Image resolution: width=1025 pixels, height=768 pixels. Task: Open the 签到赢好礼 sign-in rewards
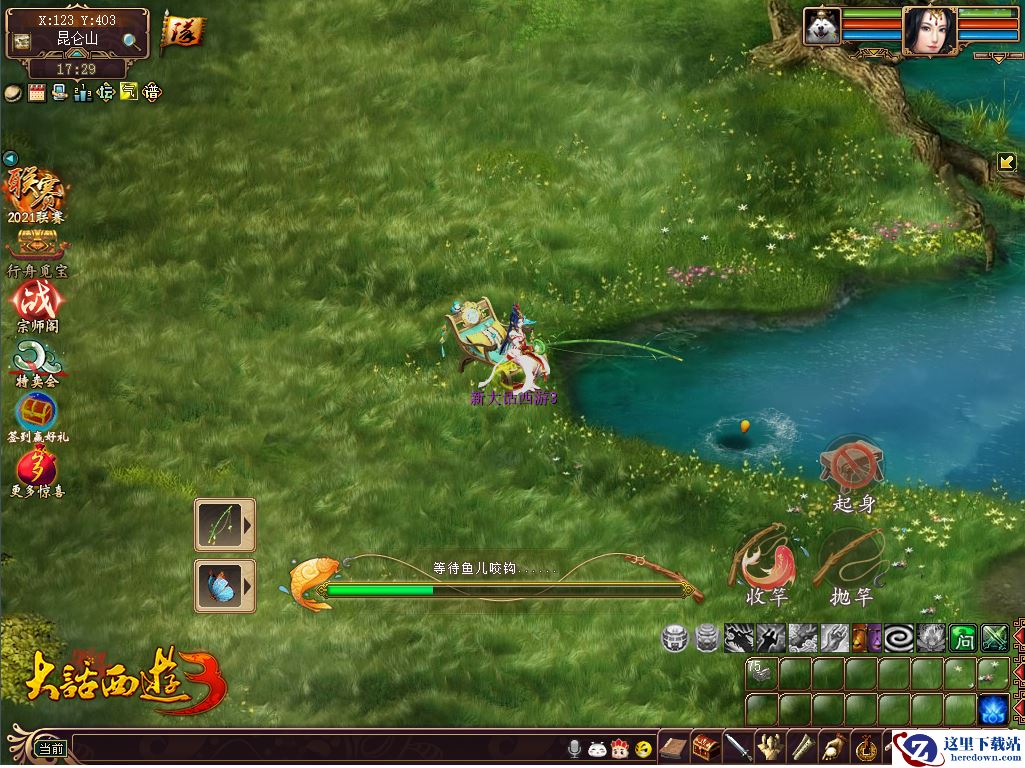pos(37,411)
